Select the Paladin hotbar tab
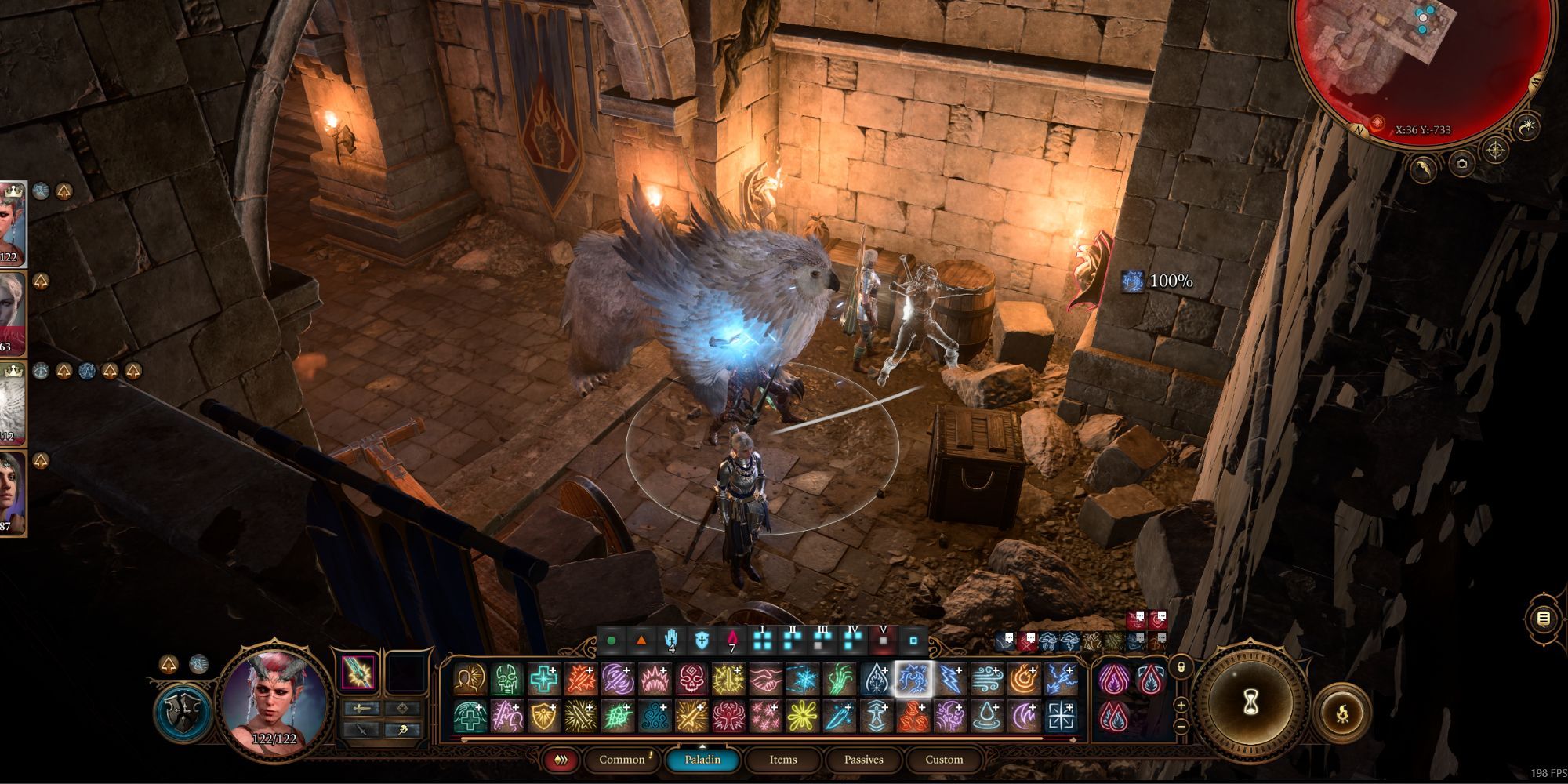The width and height of the screenshot is (1568, 784). click(x=702, y=759)
